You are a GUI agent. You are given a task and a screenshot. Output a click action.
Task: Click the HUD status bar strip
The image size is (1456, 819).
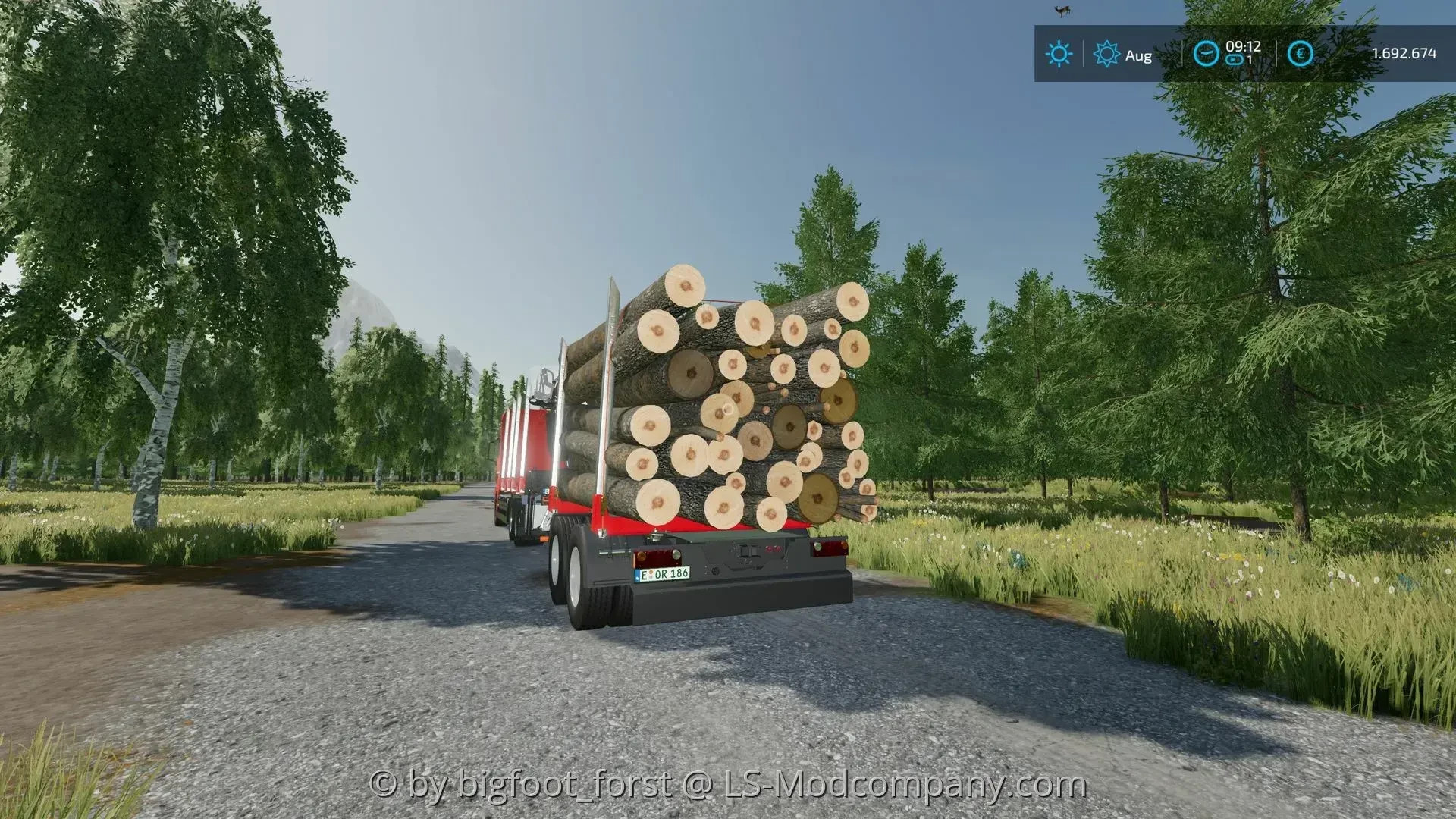pyautogui.click(x=1244, y=53)
